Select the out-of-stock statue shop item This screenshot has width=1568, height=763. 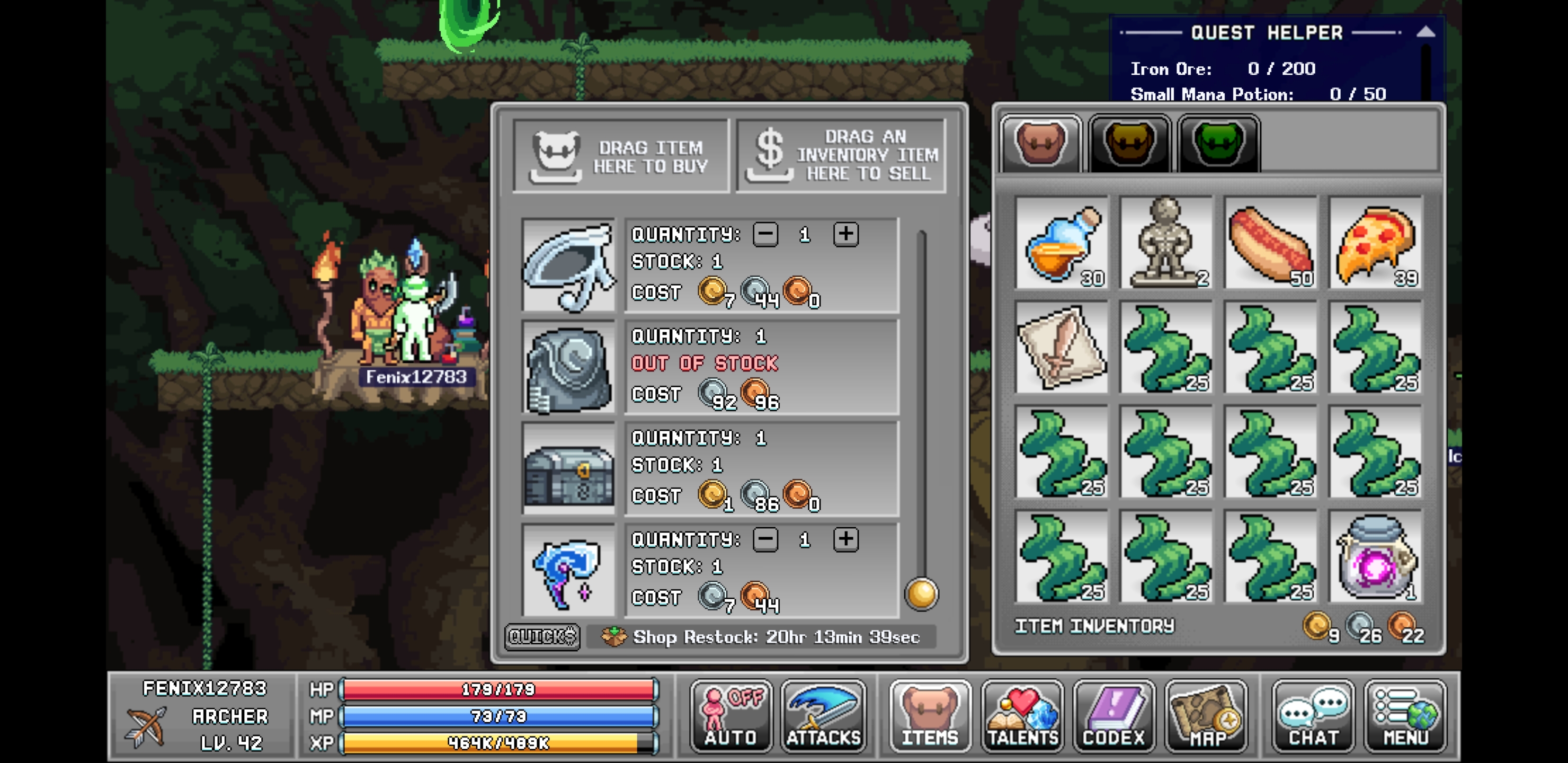tap(568, 368)
